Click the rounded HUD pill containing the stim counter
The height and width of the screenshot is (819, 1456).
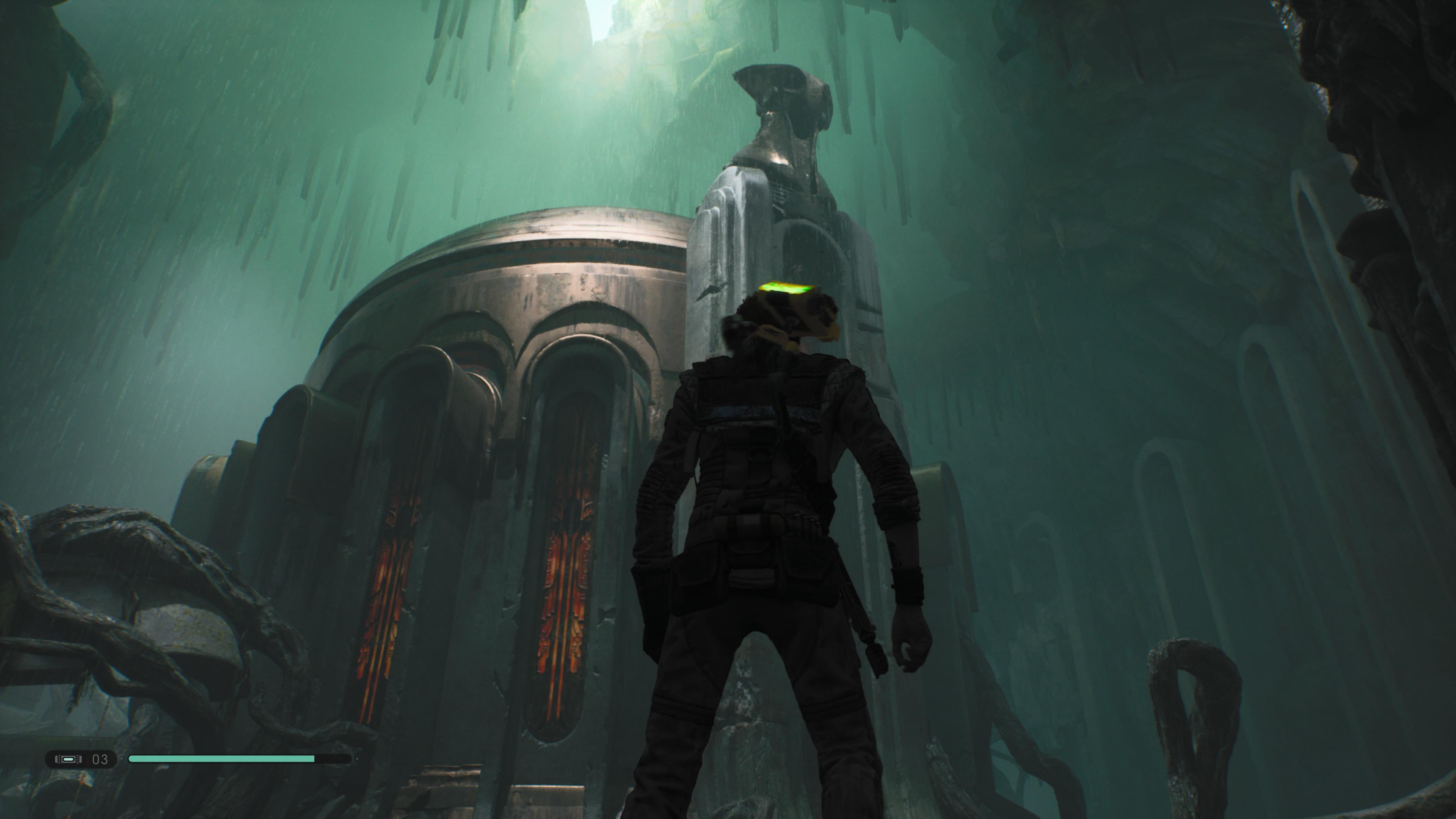tap(82, 759)
